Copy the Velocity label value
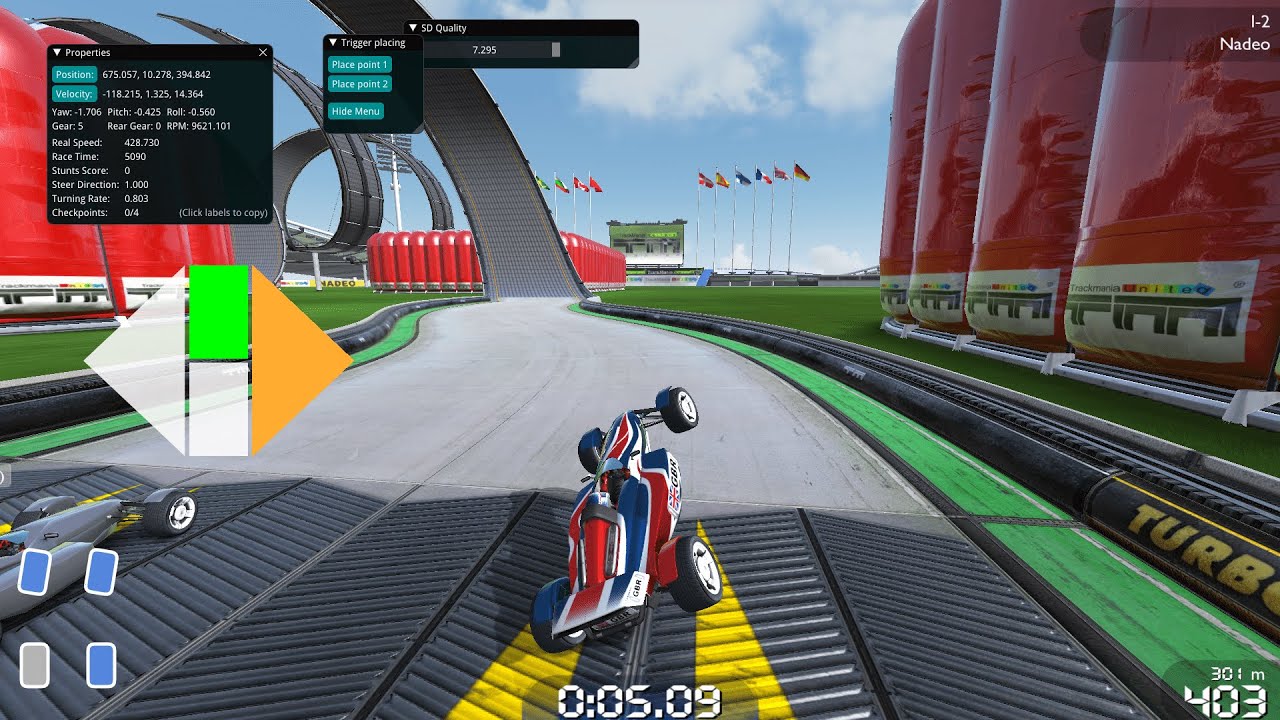Screen dimensions: 1280x720 (74, 94)
